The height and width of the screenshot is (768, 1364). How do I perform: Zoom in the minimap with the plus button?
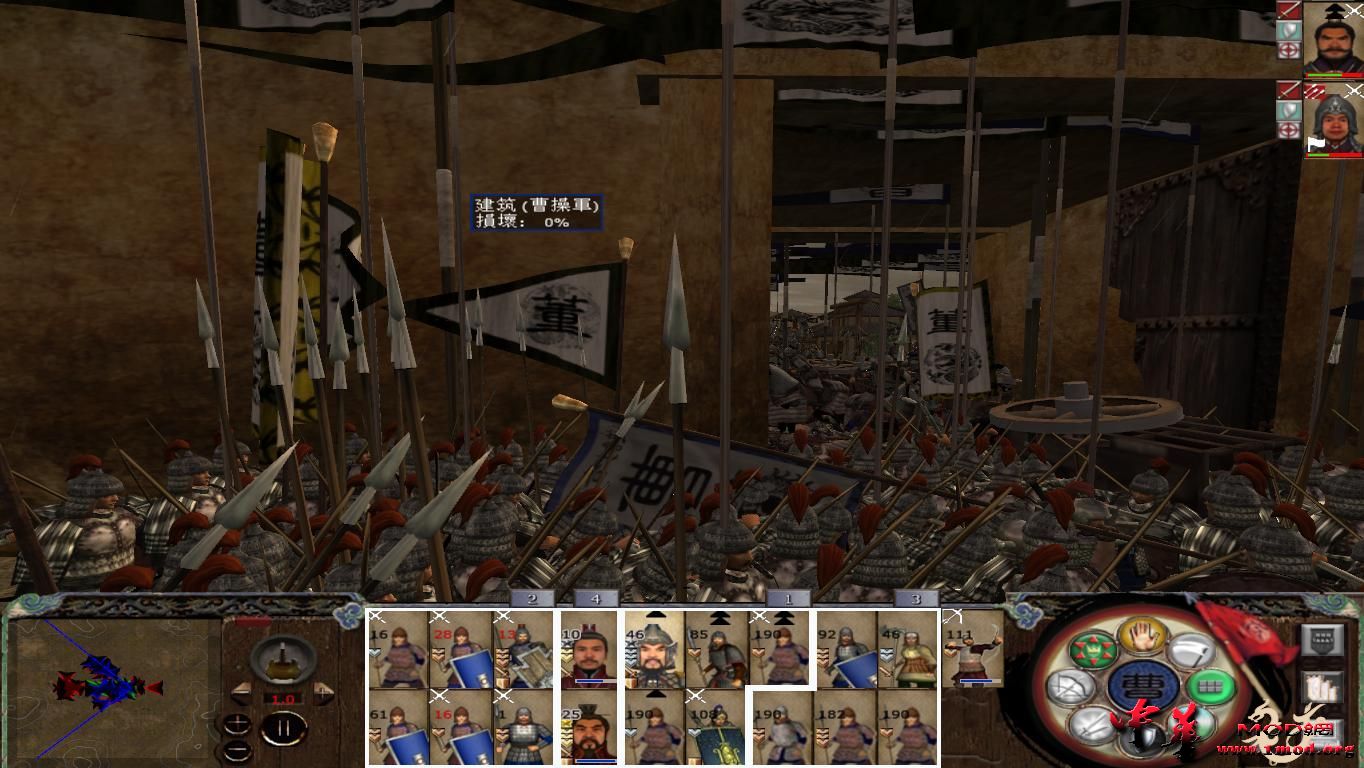[x=237, y=726]
